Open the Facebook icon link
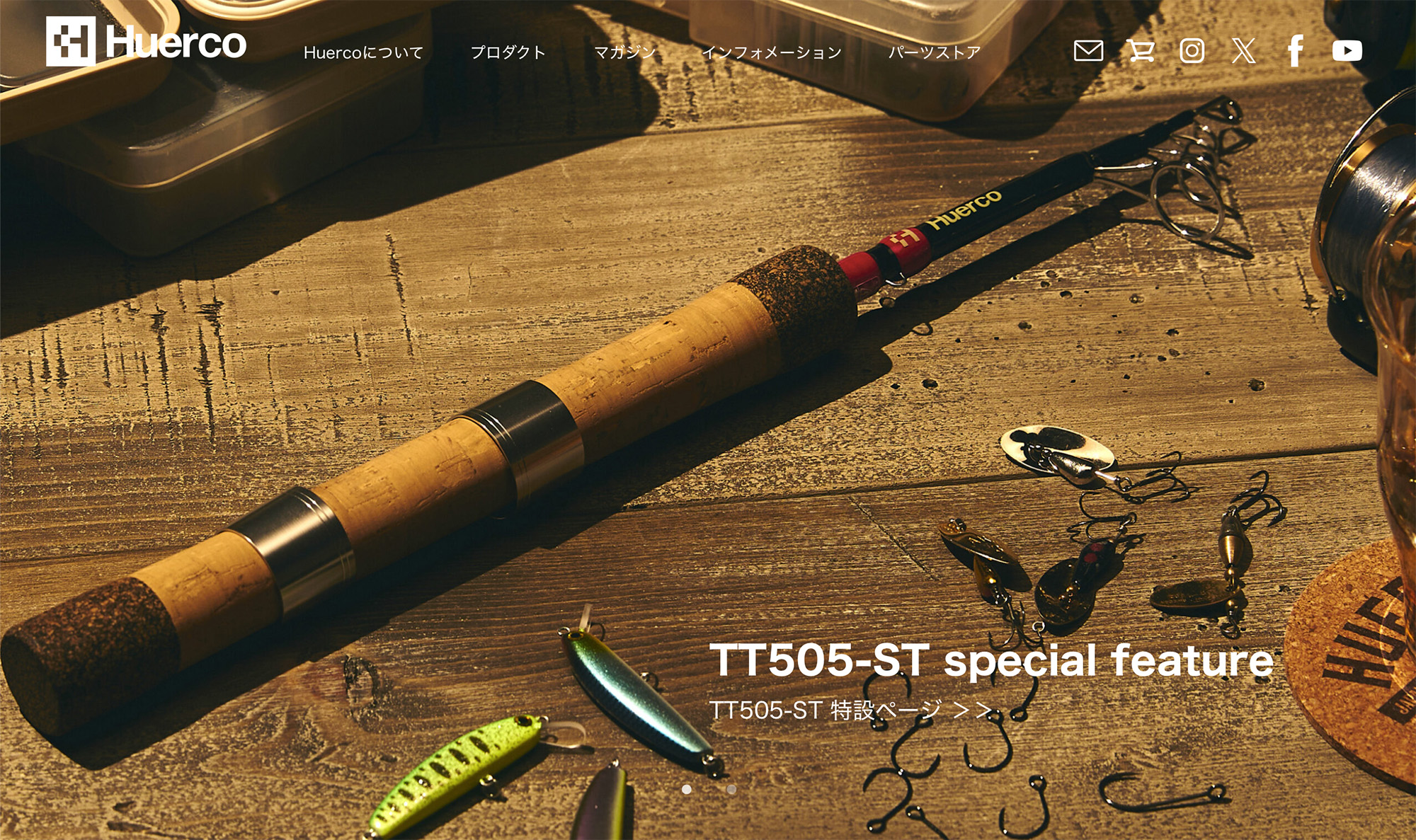Screen dimensions: 1416x840 [x=1296, y=51]
